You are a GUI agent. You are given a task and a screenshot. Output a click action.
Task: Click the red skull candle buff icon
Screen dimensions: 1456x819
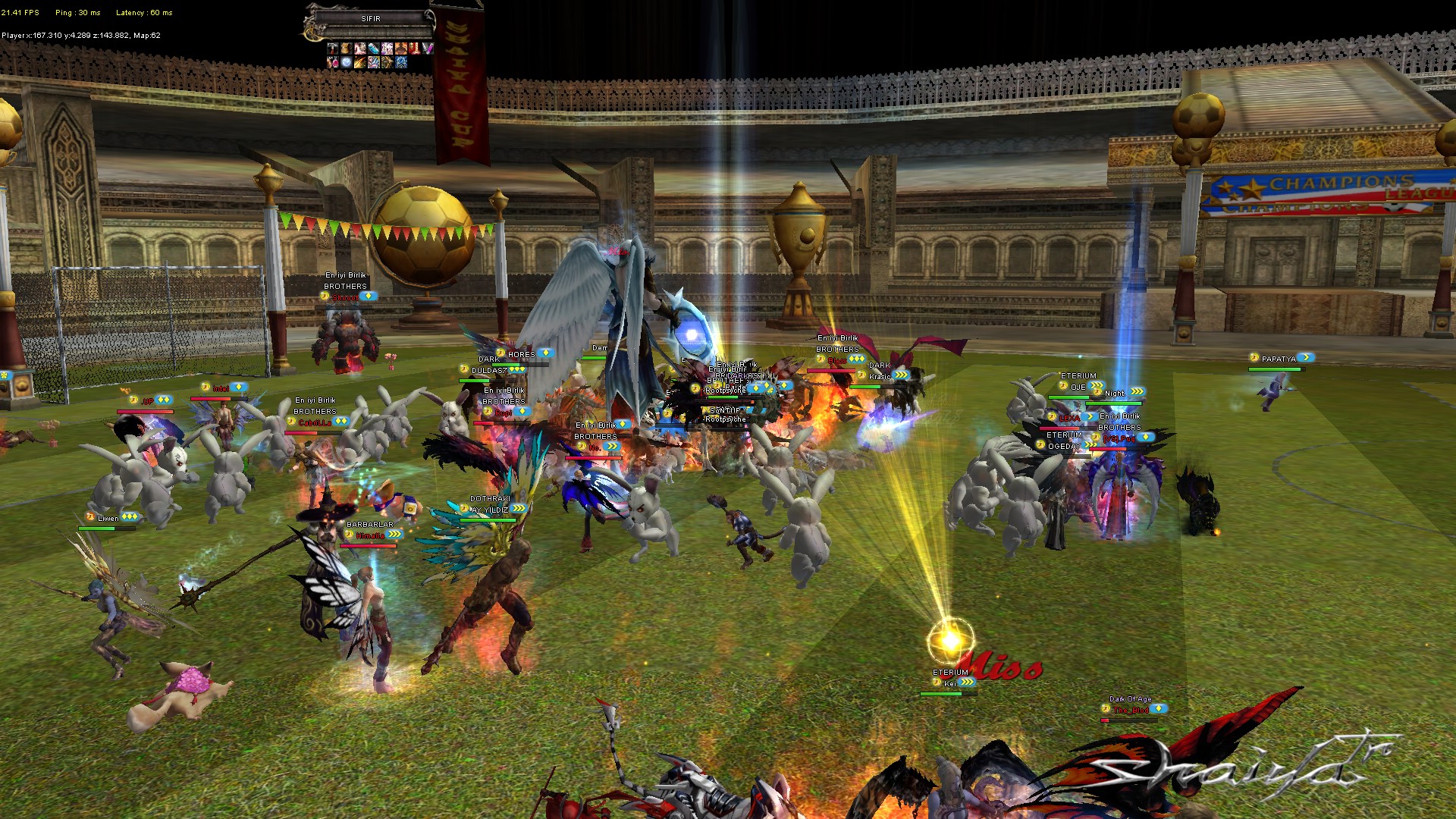click(415, 49)
